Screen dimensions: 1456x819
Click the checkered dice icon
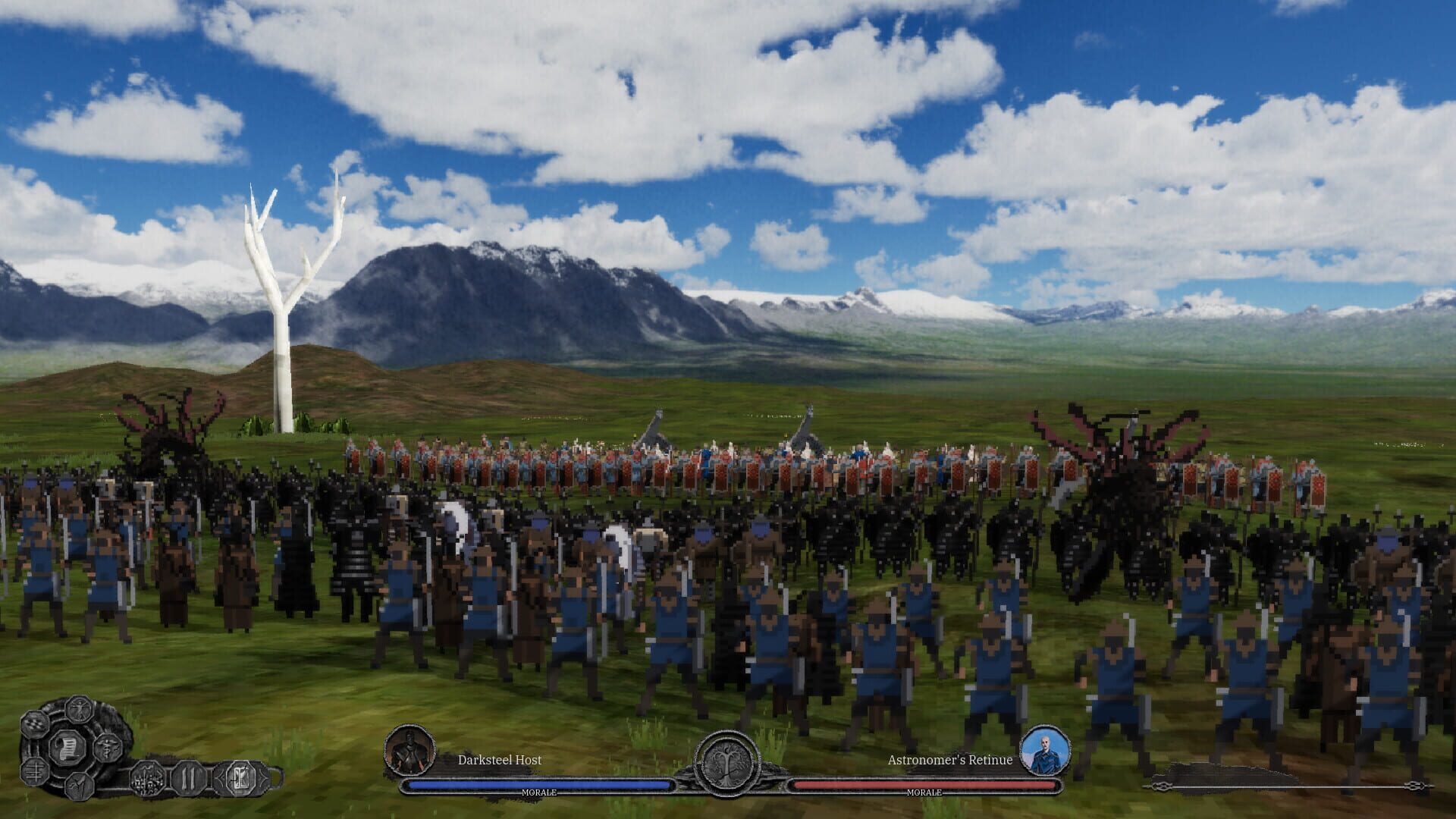pos(36,723)
